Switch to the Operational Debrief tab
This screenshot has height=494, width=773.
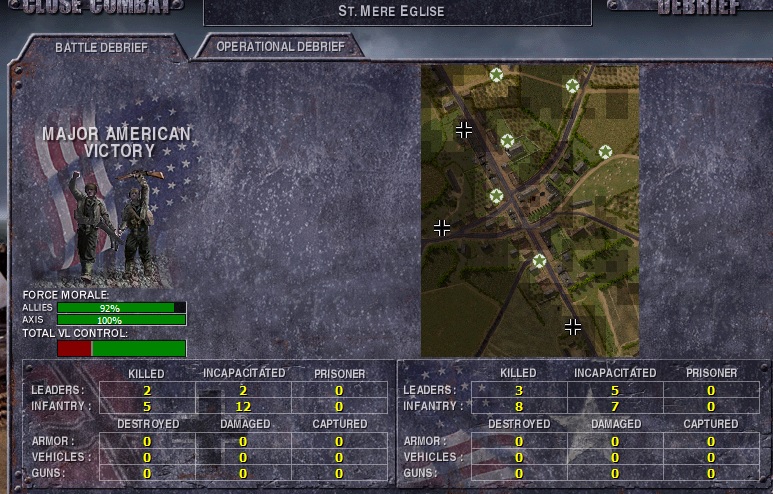click(280, 47)
